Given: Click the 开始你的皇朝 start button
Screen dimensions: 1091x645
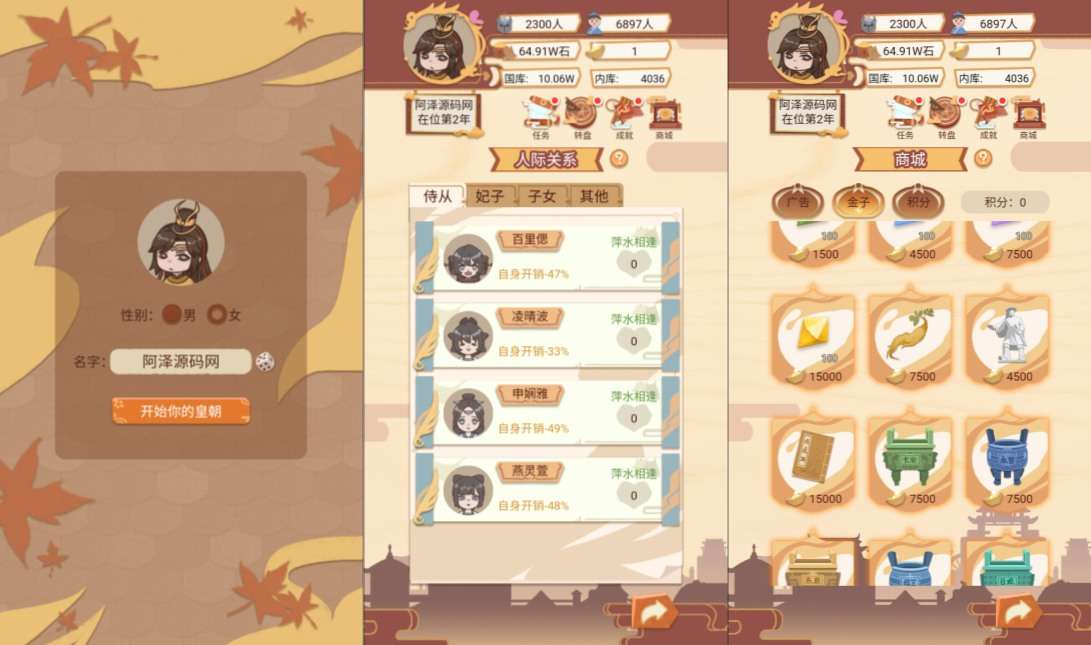Looking at the screenshot, I should tap(180, 411).
